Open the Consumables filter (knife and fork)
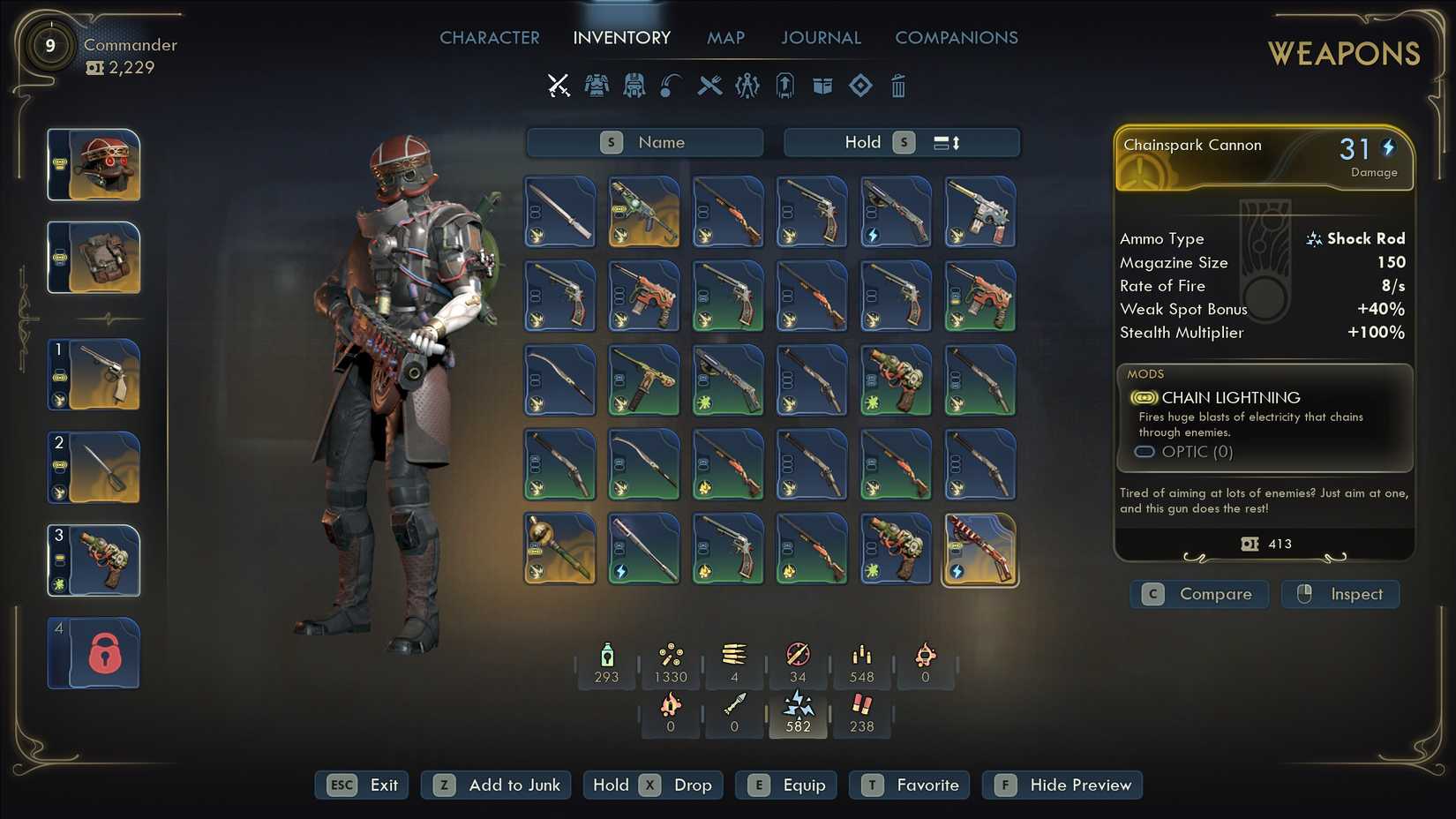Image resolution: width=1456 pixels, height=819 pixels. pyautogui.click(x=710, y=86)
